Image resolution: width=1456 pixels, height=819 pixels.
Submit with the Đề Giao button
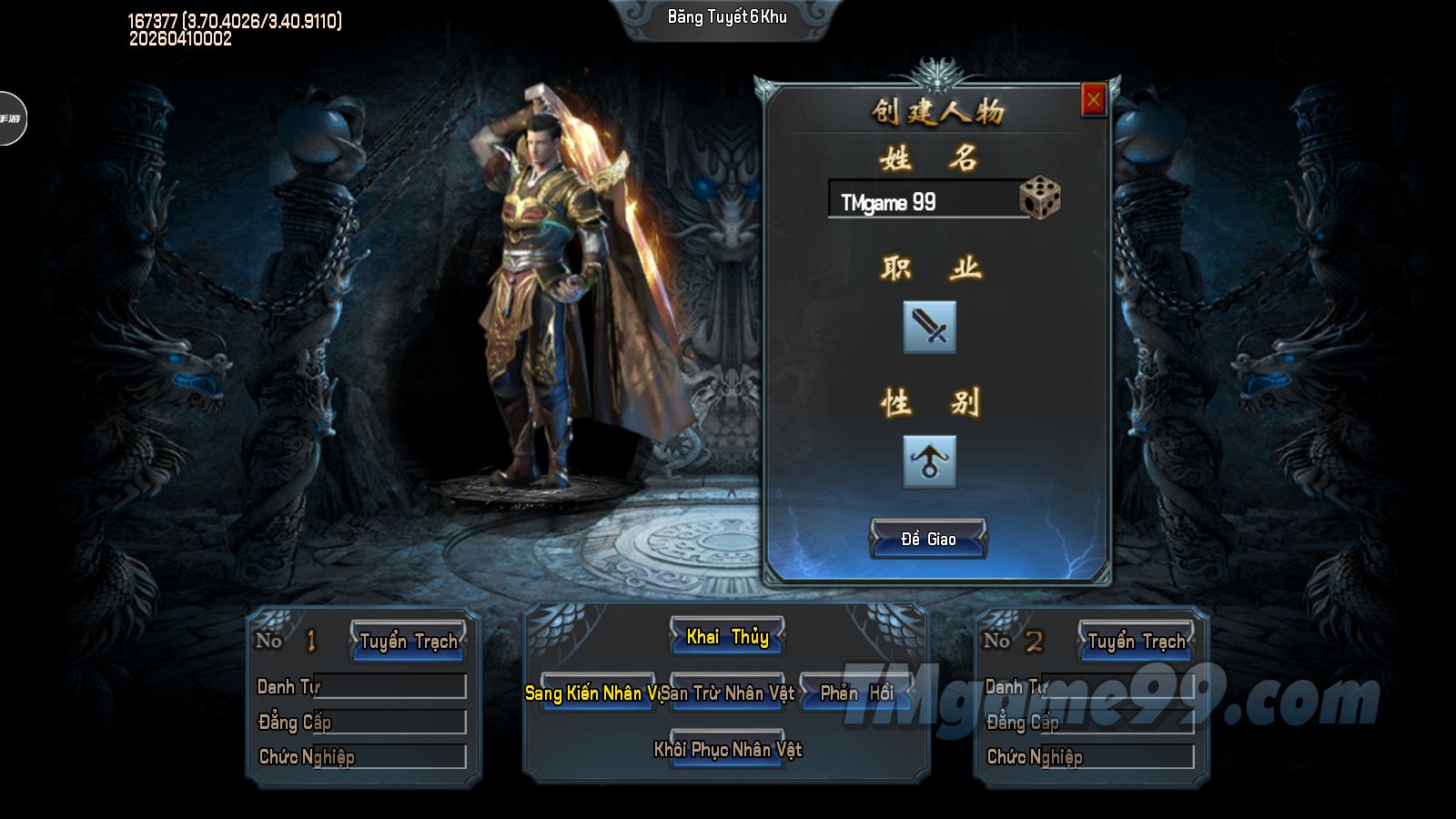pos(928,539)
